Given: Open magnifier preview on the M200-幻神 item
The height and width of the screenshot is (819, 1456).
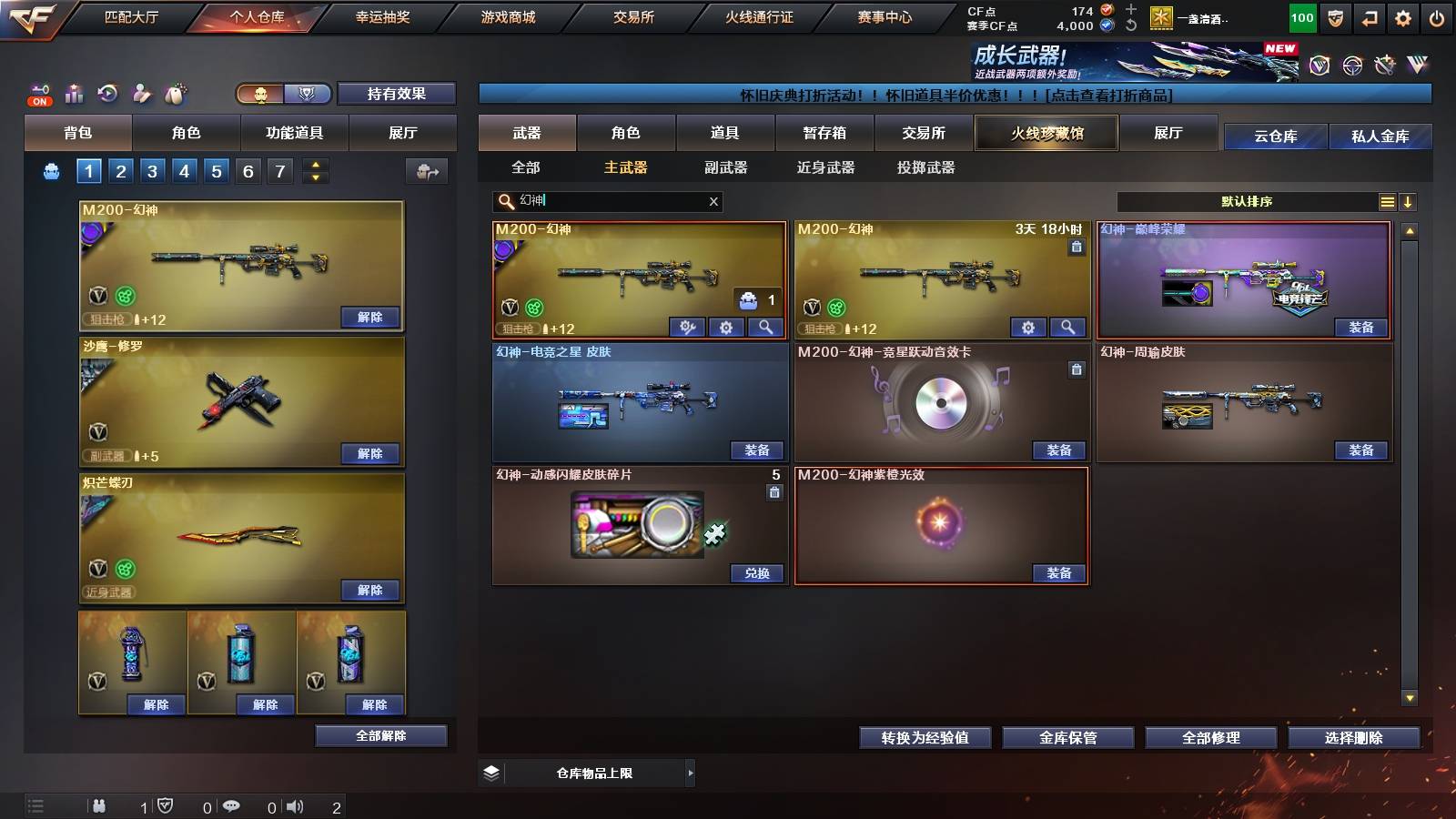Looking at the screenshot, I should [x=764, y=326].
